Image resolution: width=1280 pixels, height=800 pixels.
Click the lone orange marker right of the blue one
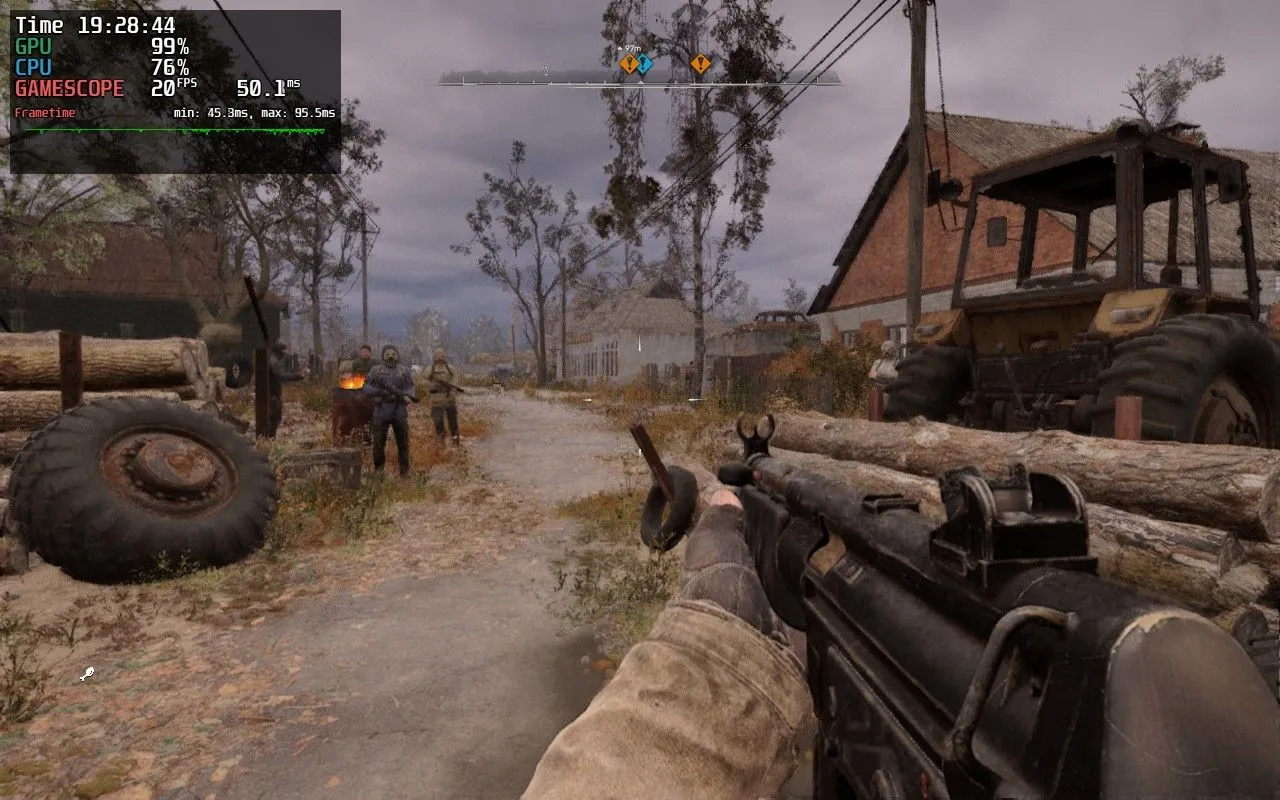point(700,64)
